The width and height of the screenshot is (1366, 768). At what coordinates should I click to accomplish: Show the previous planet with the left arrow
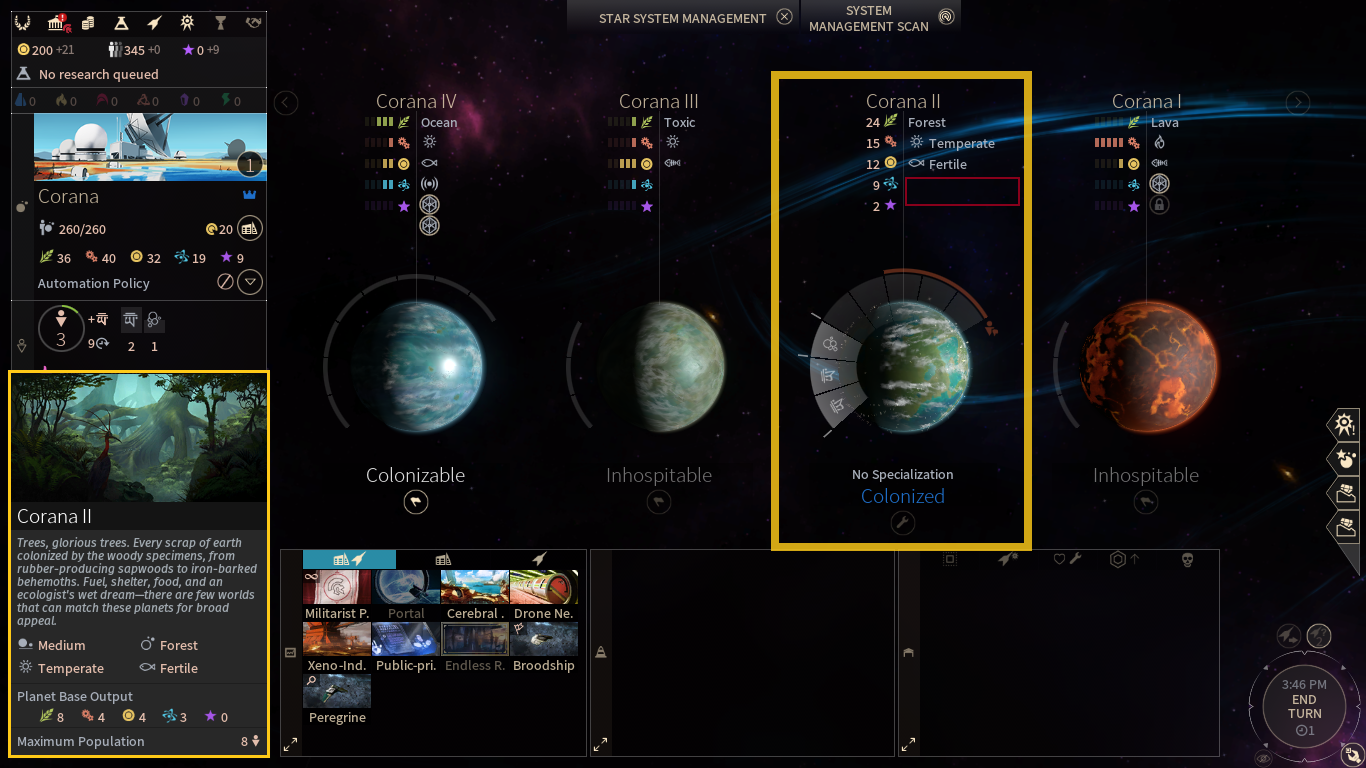click(x=286, y=102)
